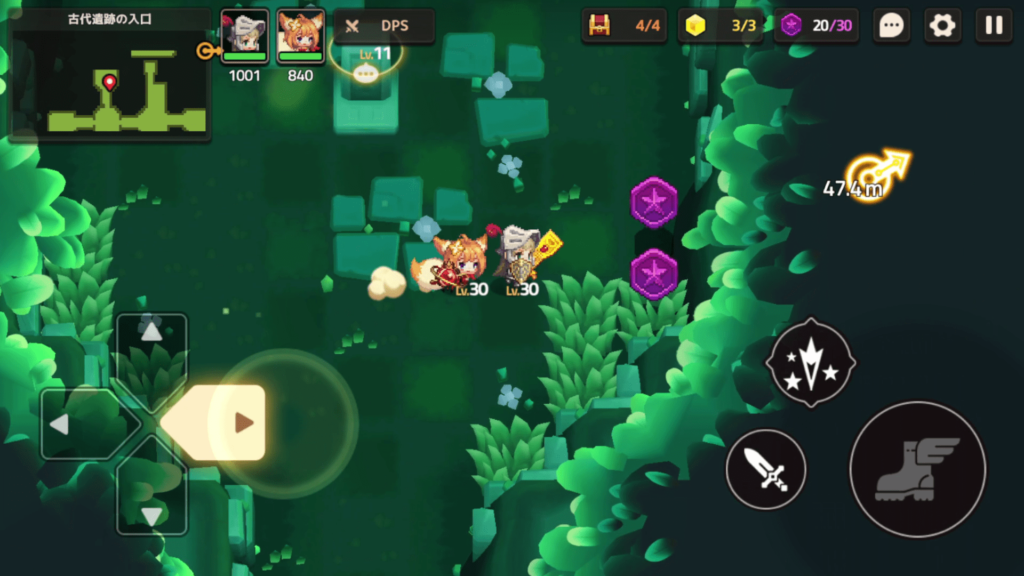Toggle the DPS meter

pos(384,27)
